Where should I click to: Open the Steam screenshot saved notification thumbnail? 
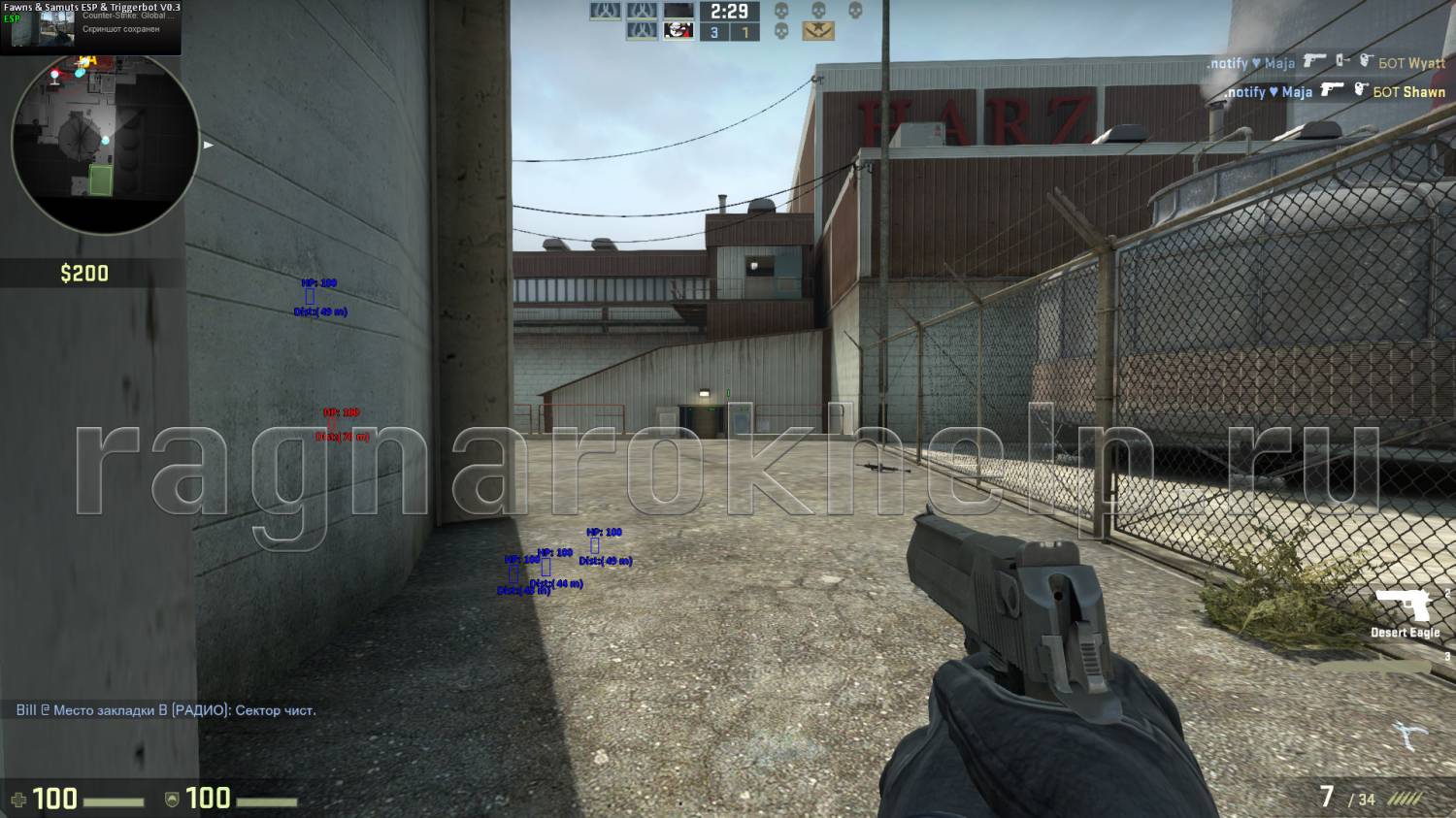pyautogui.click(x=57, y=28)
